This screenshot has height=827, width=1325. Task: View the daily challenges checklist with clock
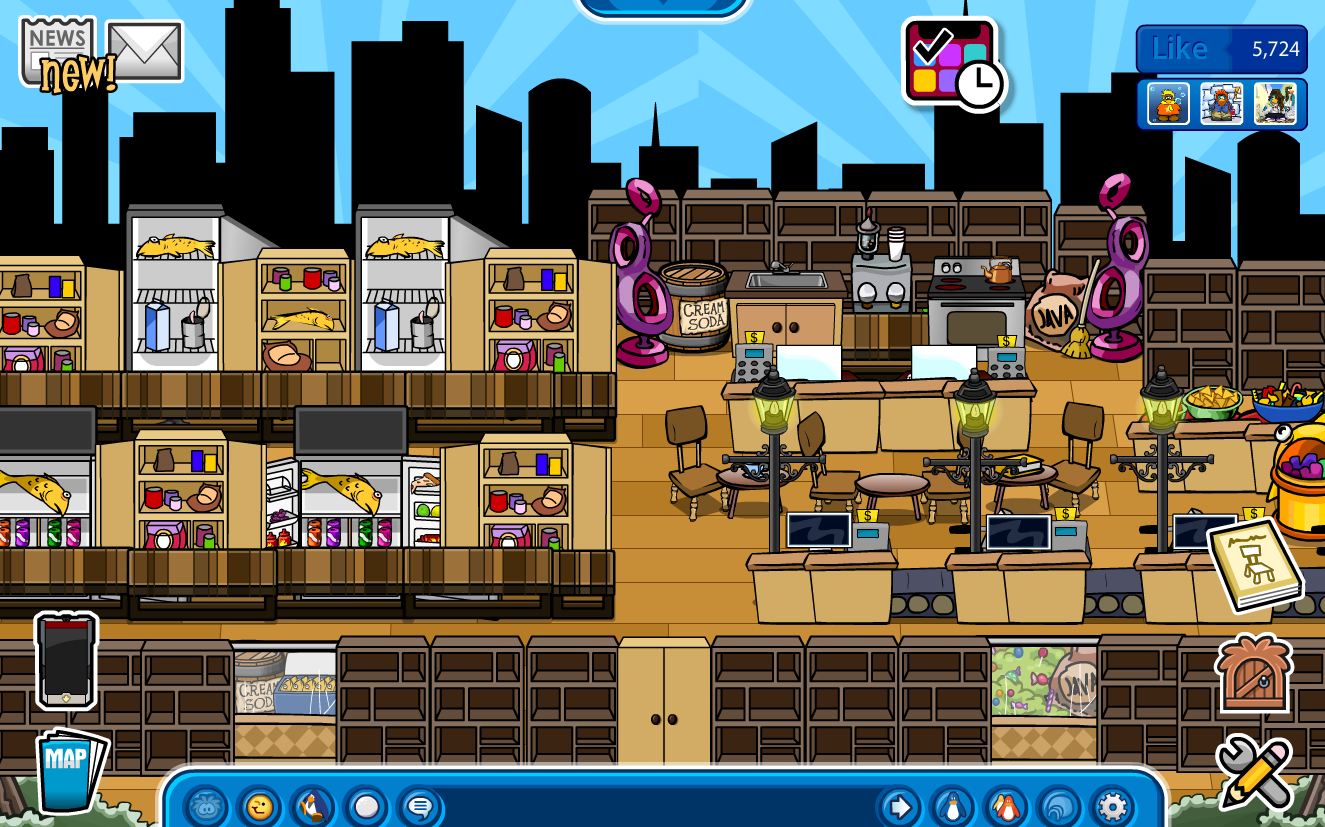pyautogui.click(x=948, y=61)
